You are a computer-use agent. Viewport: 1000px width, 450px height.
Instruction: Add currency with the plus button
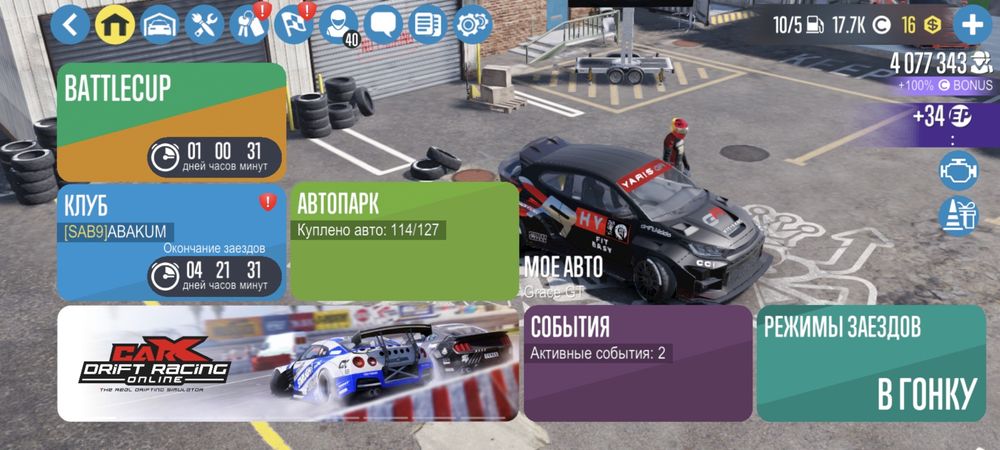972,24
